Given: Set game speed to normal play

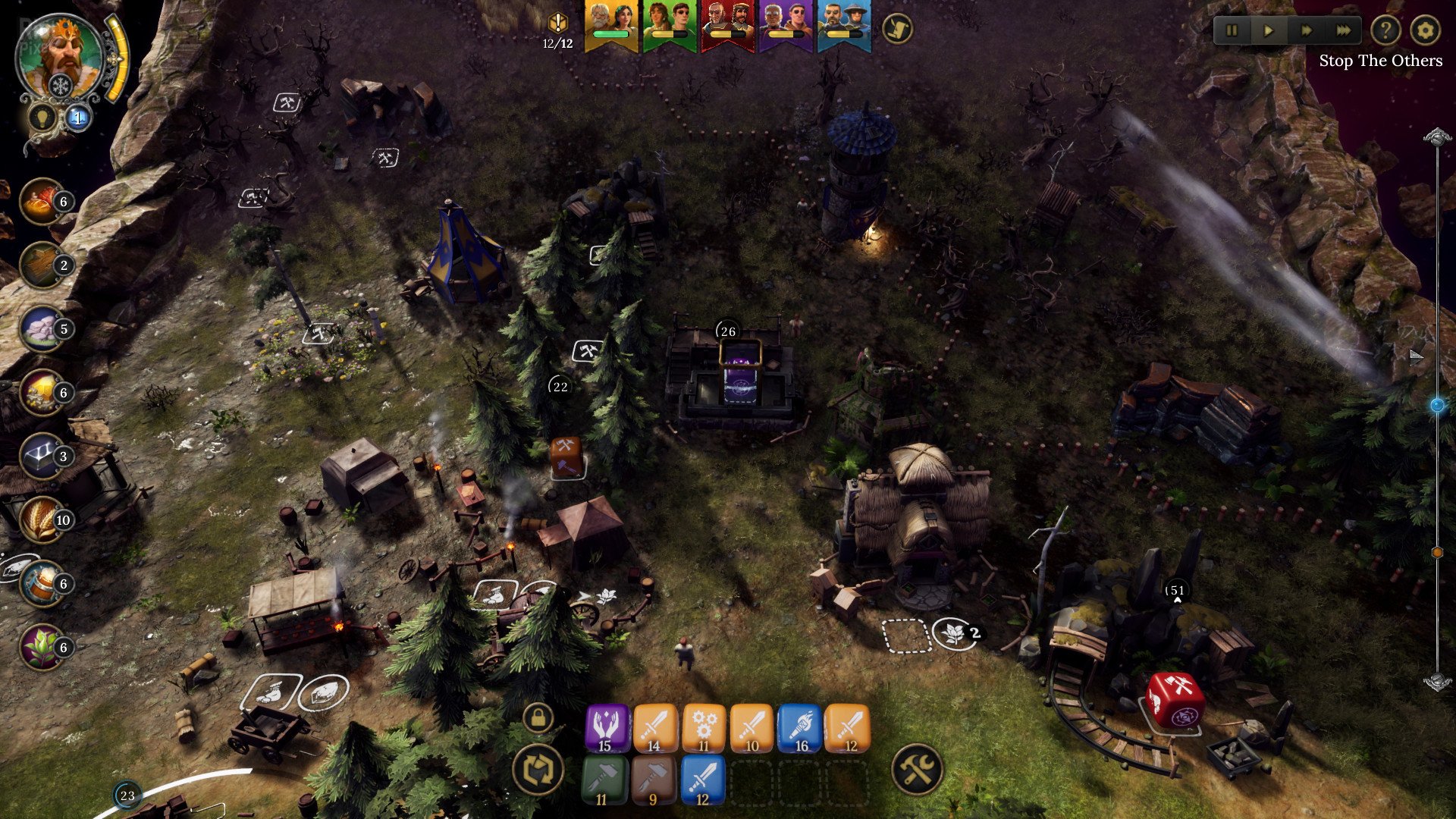Looking at the screenshot, I should (1268, 31).
